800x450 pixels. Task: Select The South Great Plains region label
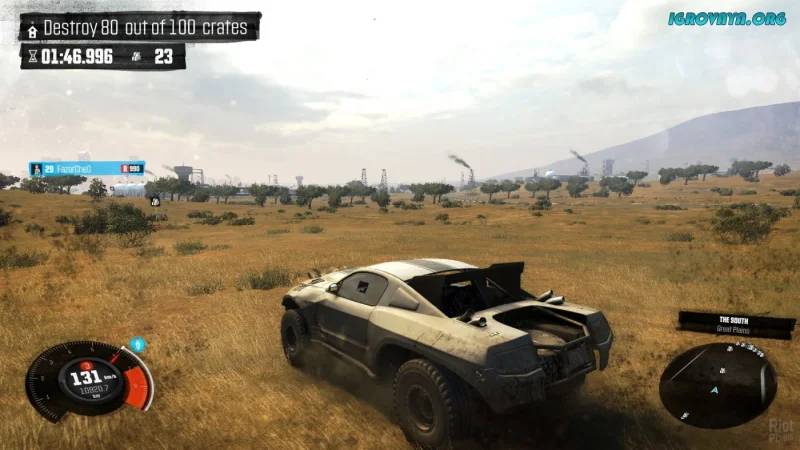(x=736, y=324)
